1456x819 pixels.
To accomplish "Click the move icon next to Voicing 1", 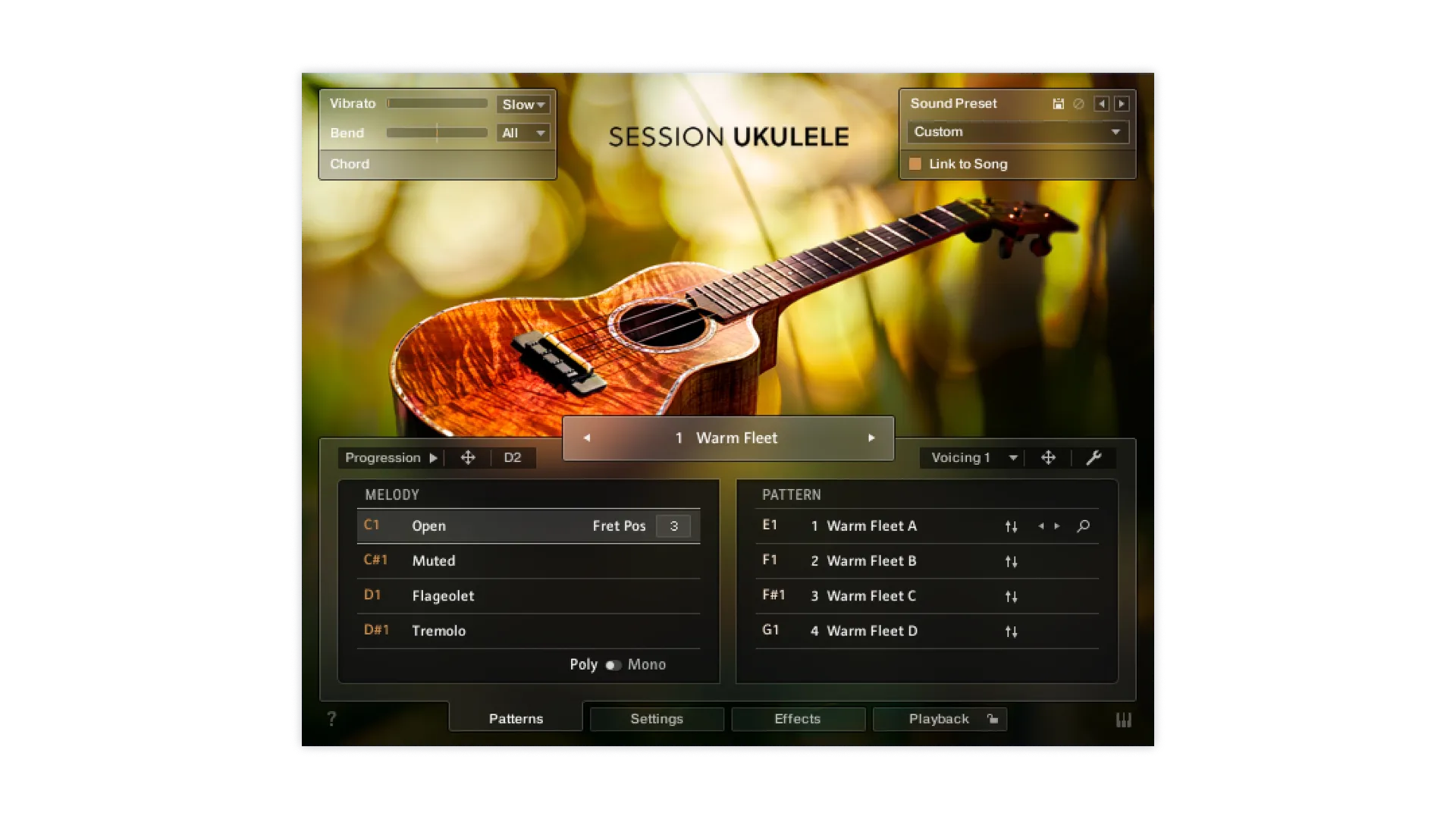I will click(1050, 457).
